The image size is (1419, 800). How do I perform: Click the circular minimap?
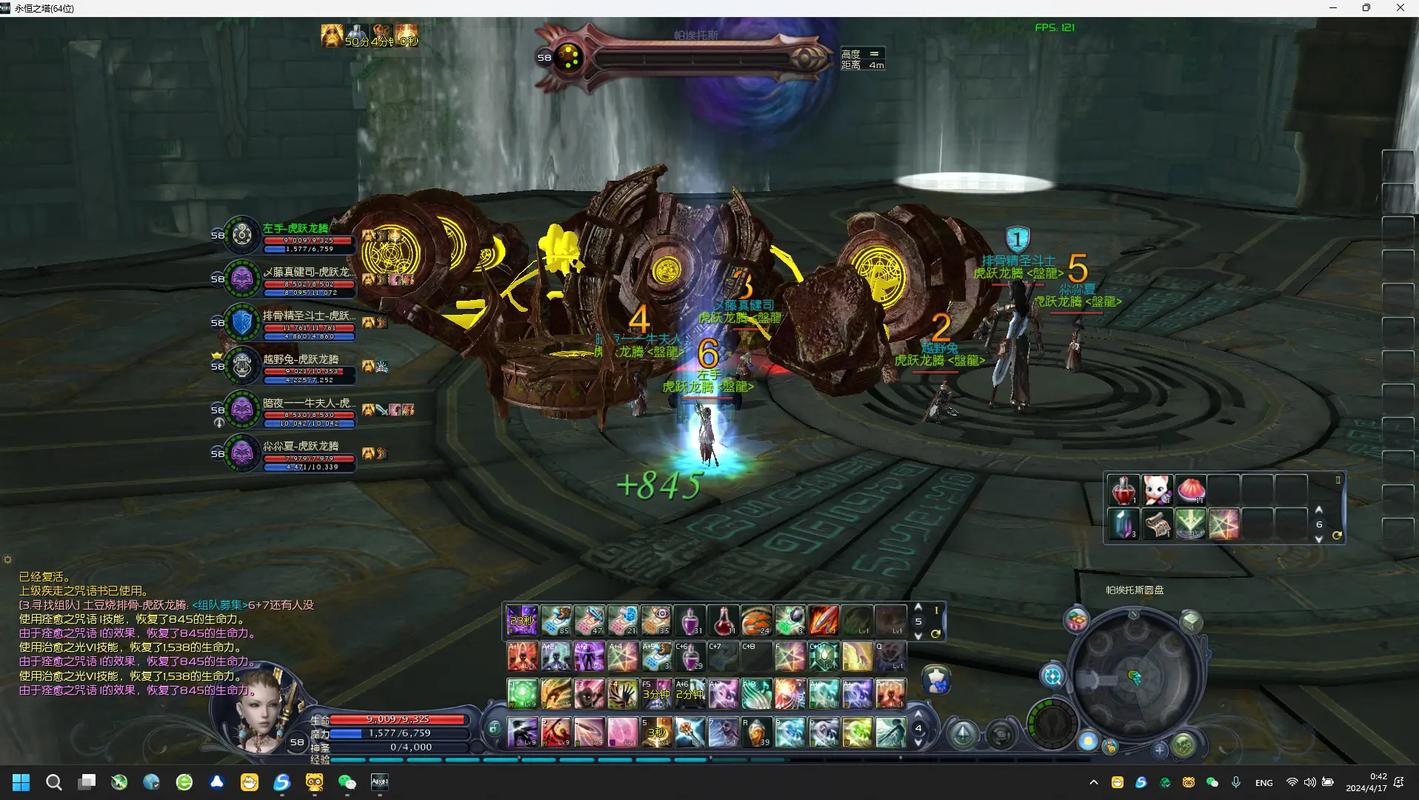tap(1134, 675)
